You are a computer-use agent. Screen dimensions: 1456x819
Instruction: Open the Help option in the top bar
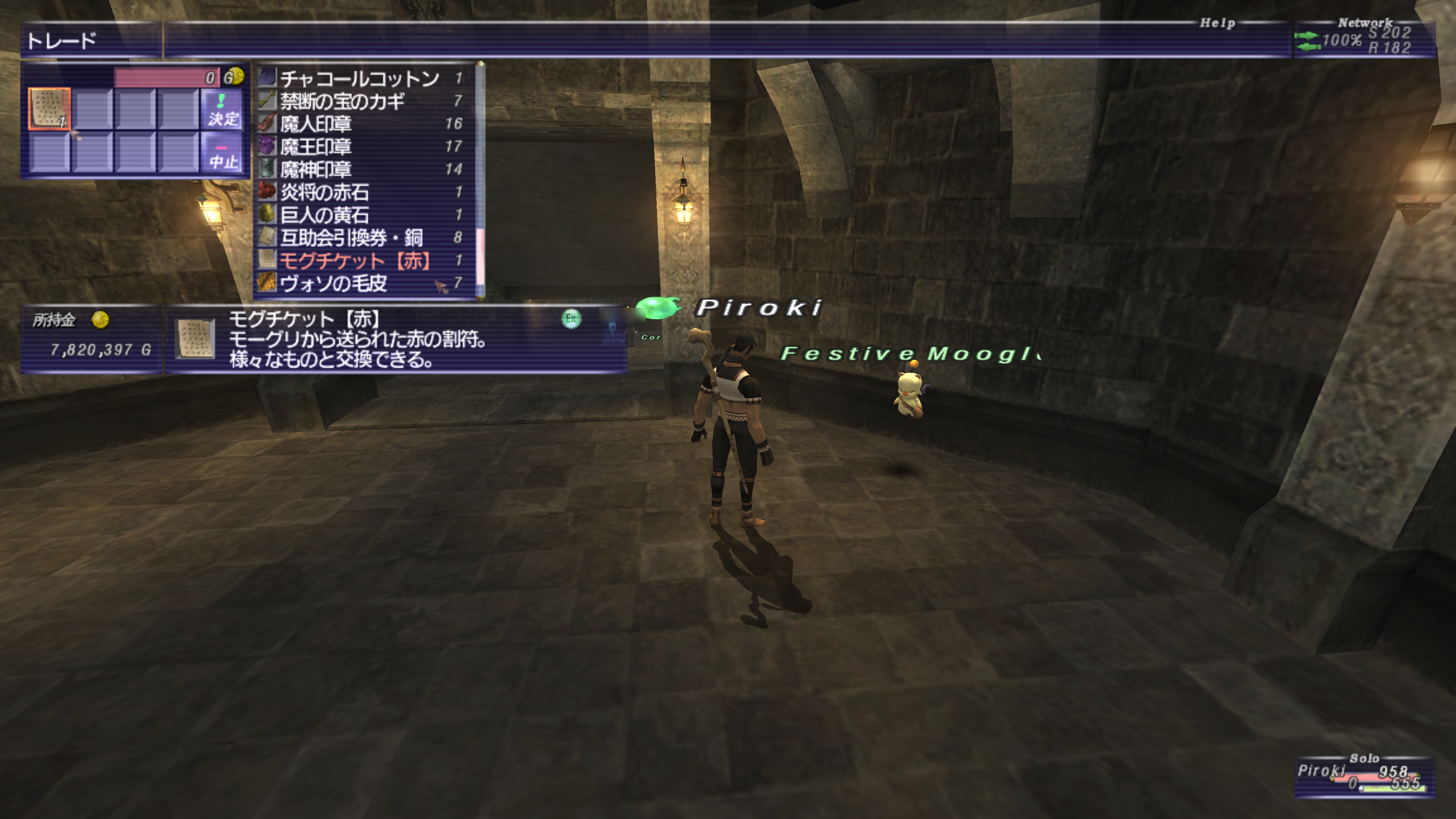(1217, 23)
